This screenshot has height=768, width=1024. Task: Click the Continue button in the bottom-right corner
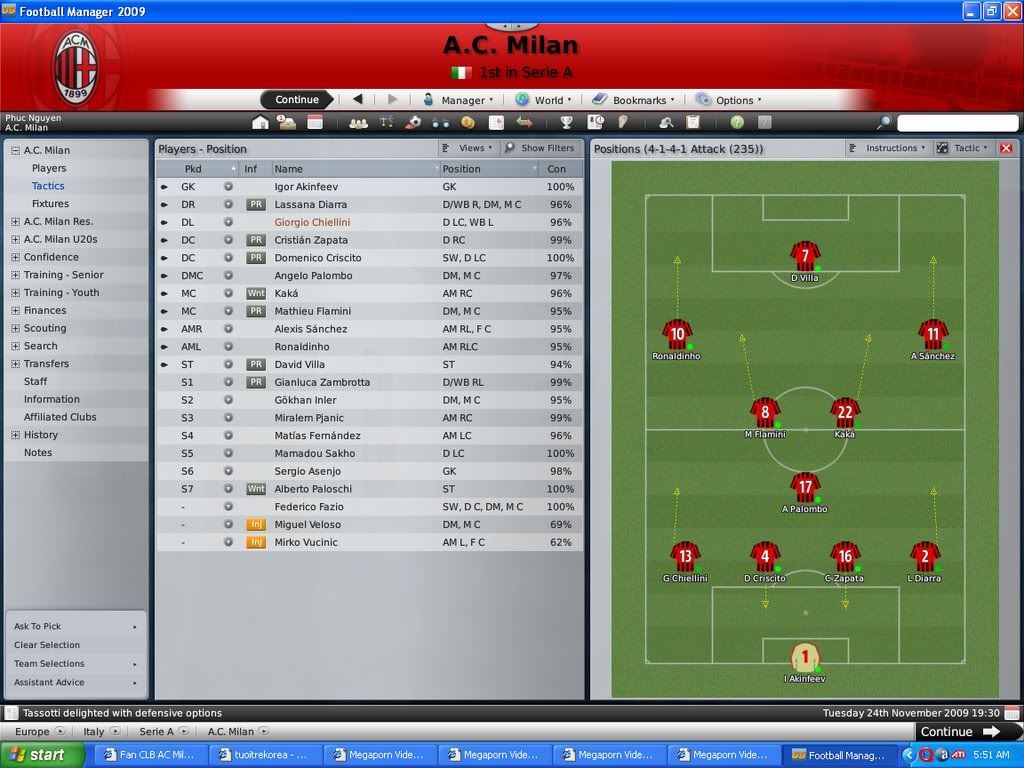coord(959,732)
